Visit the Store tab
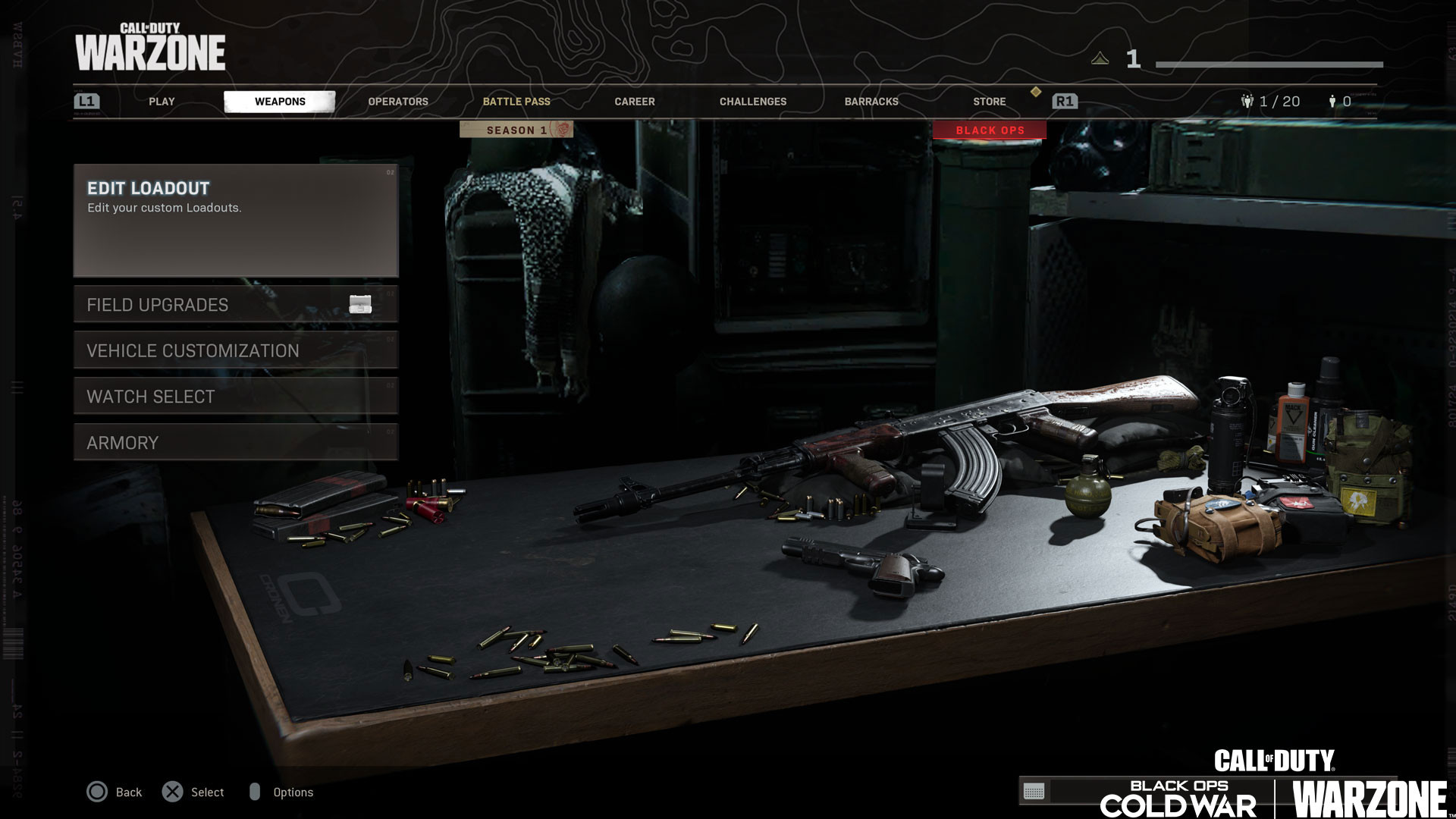Image resolution: width=1456 pixels, height=819 pixels. pos(990,102)
